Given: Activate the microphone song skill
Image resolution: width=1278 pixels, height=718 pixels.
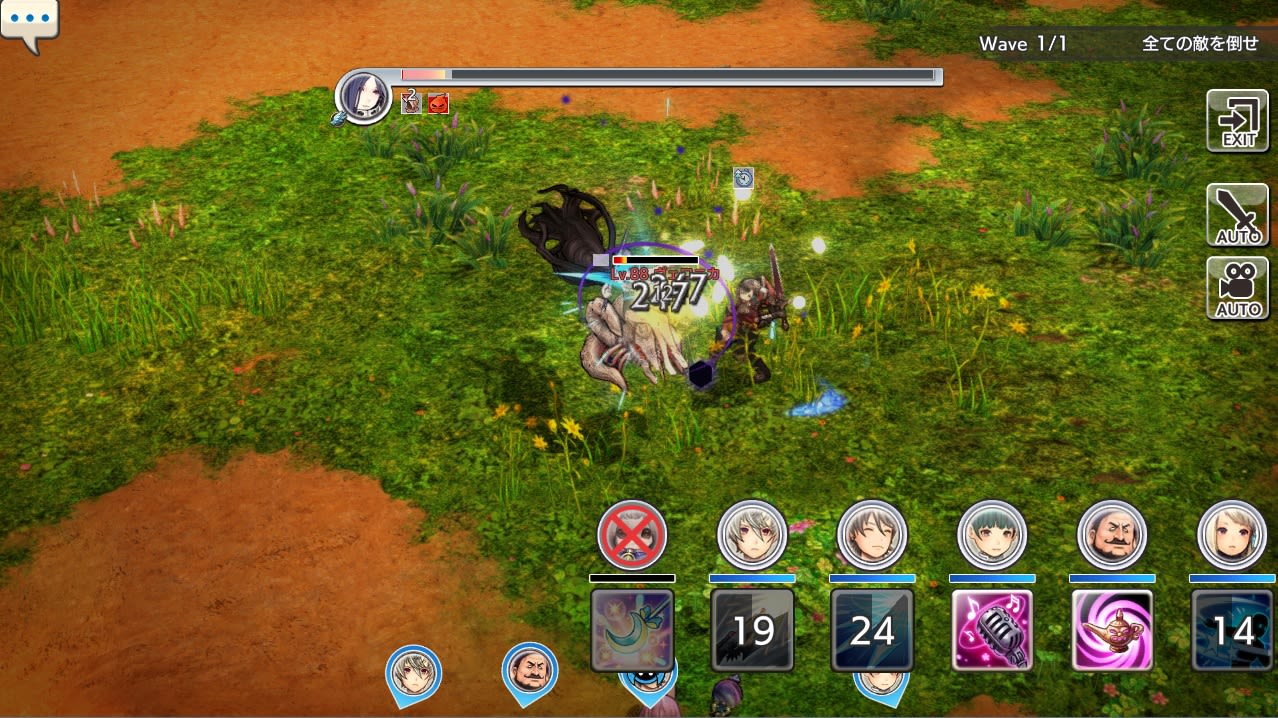Looking at the screenshot, I should [992, 630].
